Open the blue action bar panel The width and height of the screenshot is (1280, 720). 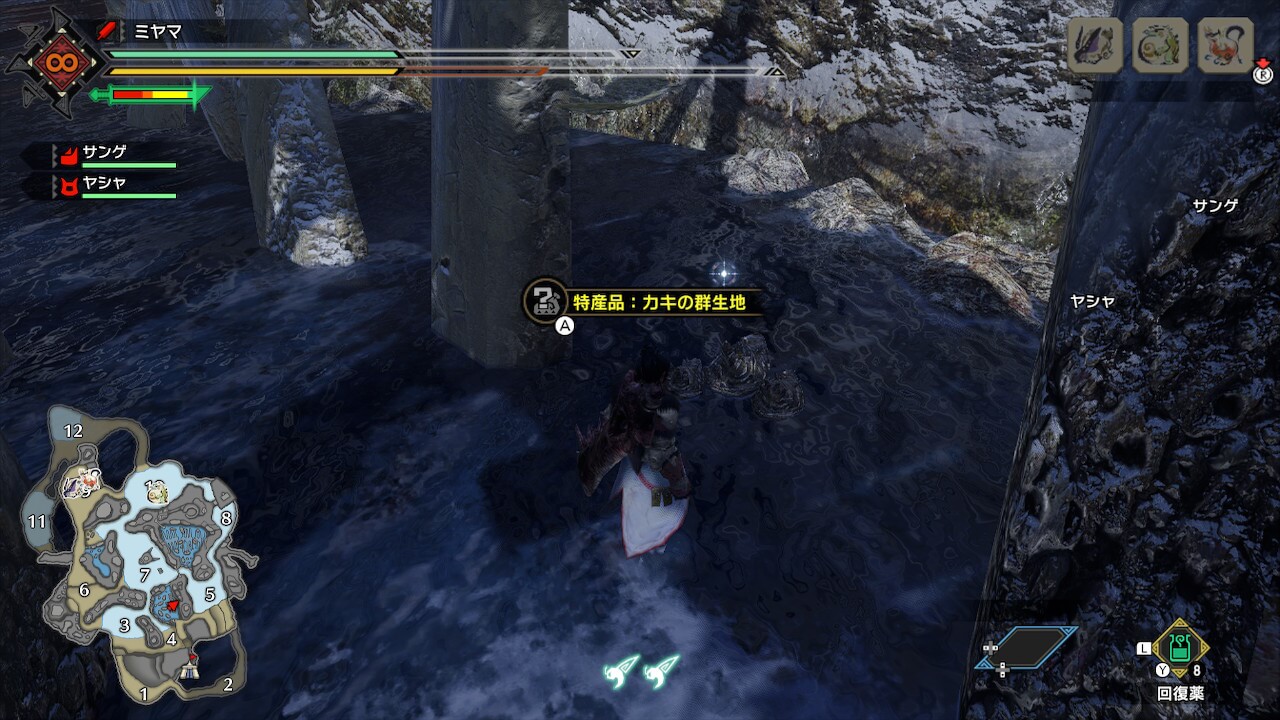(x=1030, y=647)
